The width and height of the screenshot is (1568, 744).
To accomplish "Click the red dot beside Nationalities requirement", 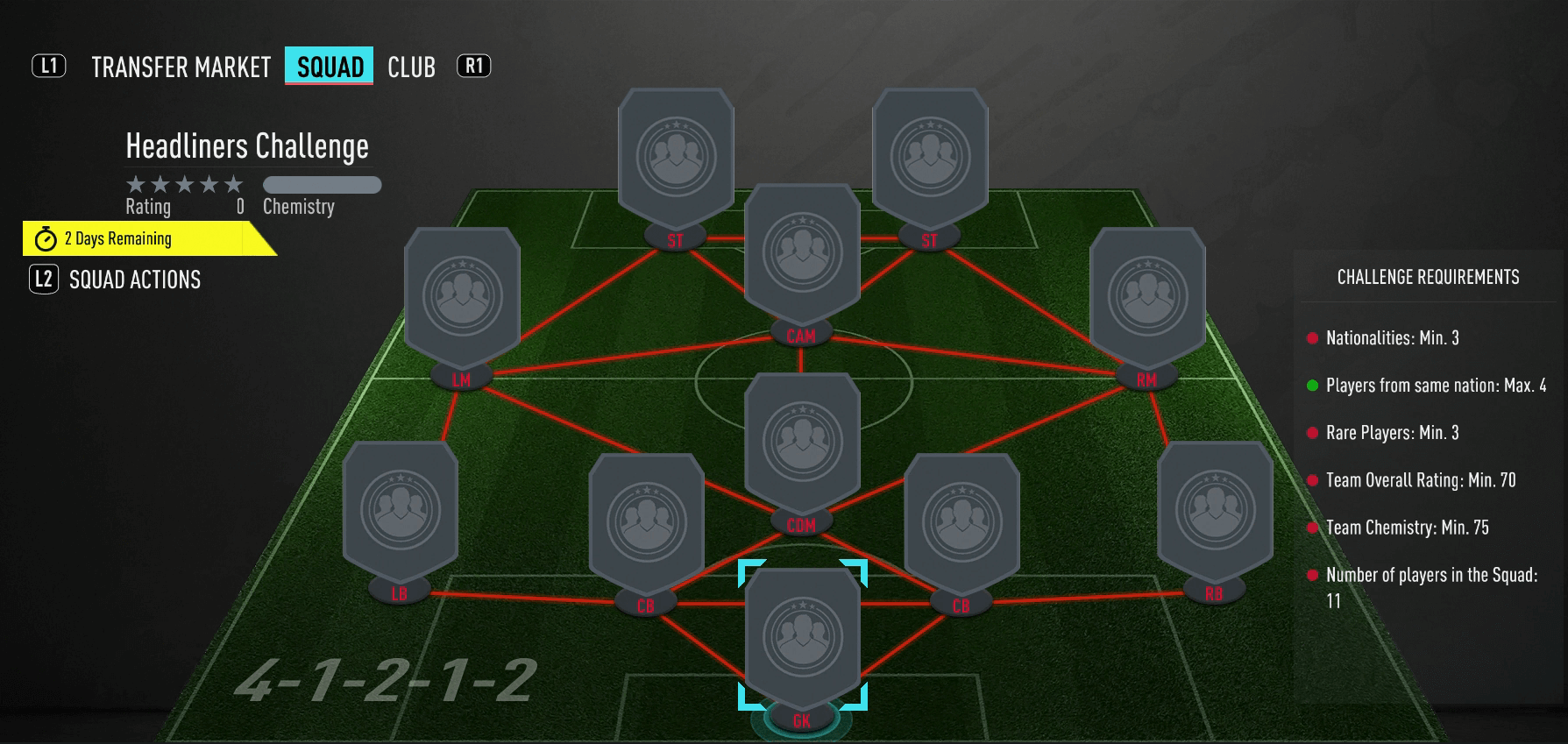I will [x=1310, y=338].
